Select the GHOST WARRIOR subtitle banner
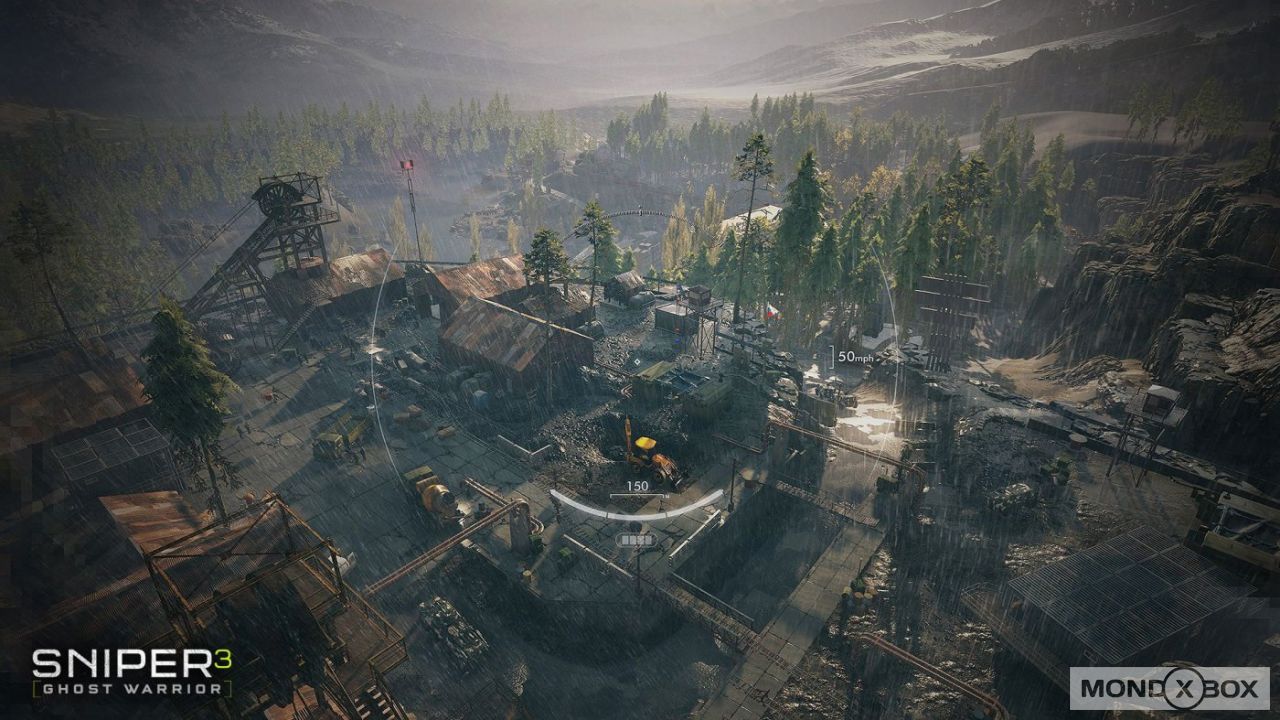Image resolution: width=1280 pixels, height=720 pixels. pos(128,690)
